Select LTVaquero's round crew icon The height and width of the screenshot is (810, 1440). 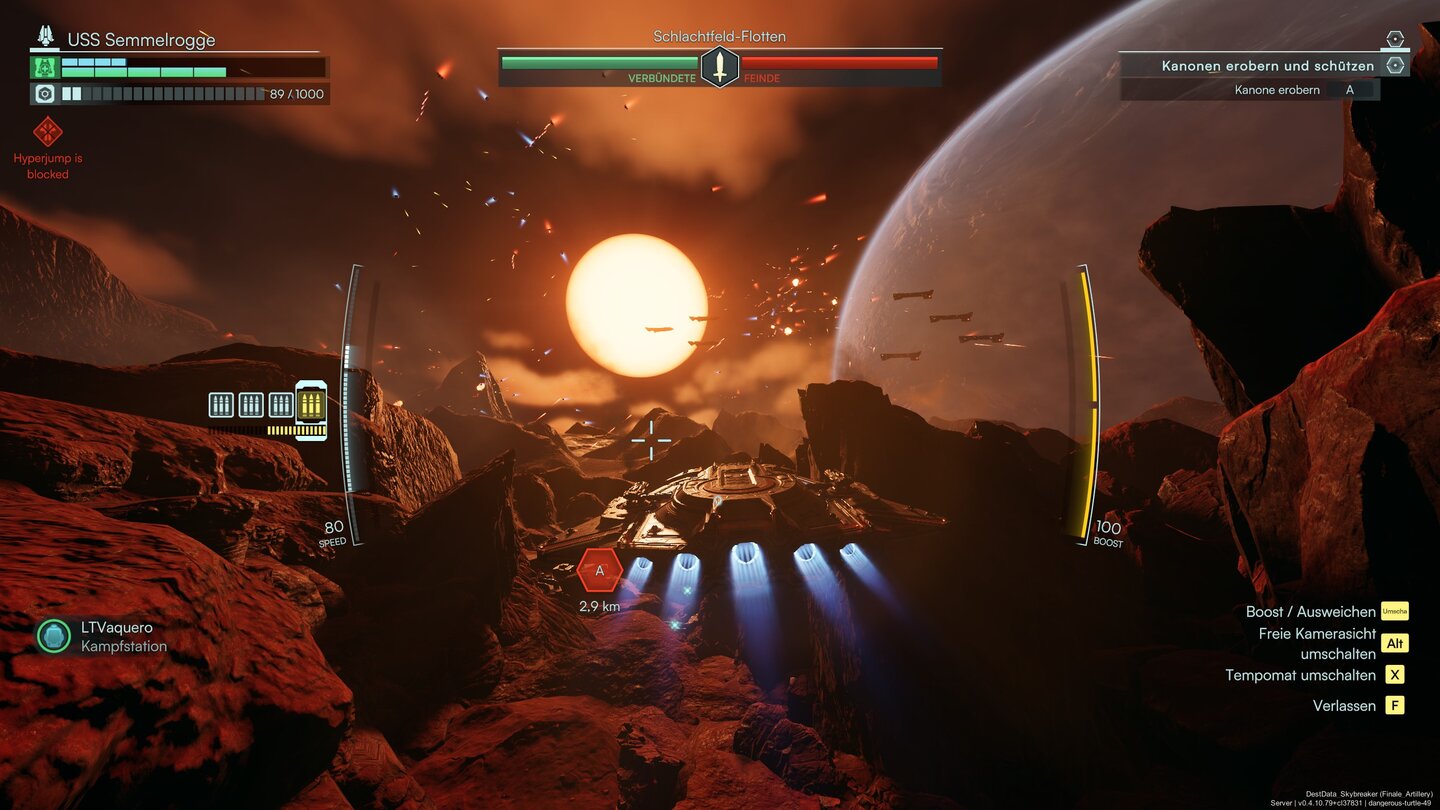[x=54, y=636]
